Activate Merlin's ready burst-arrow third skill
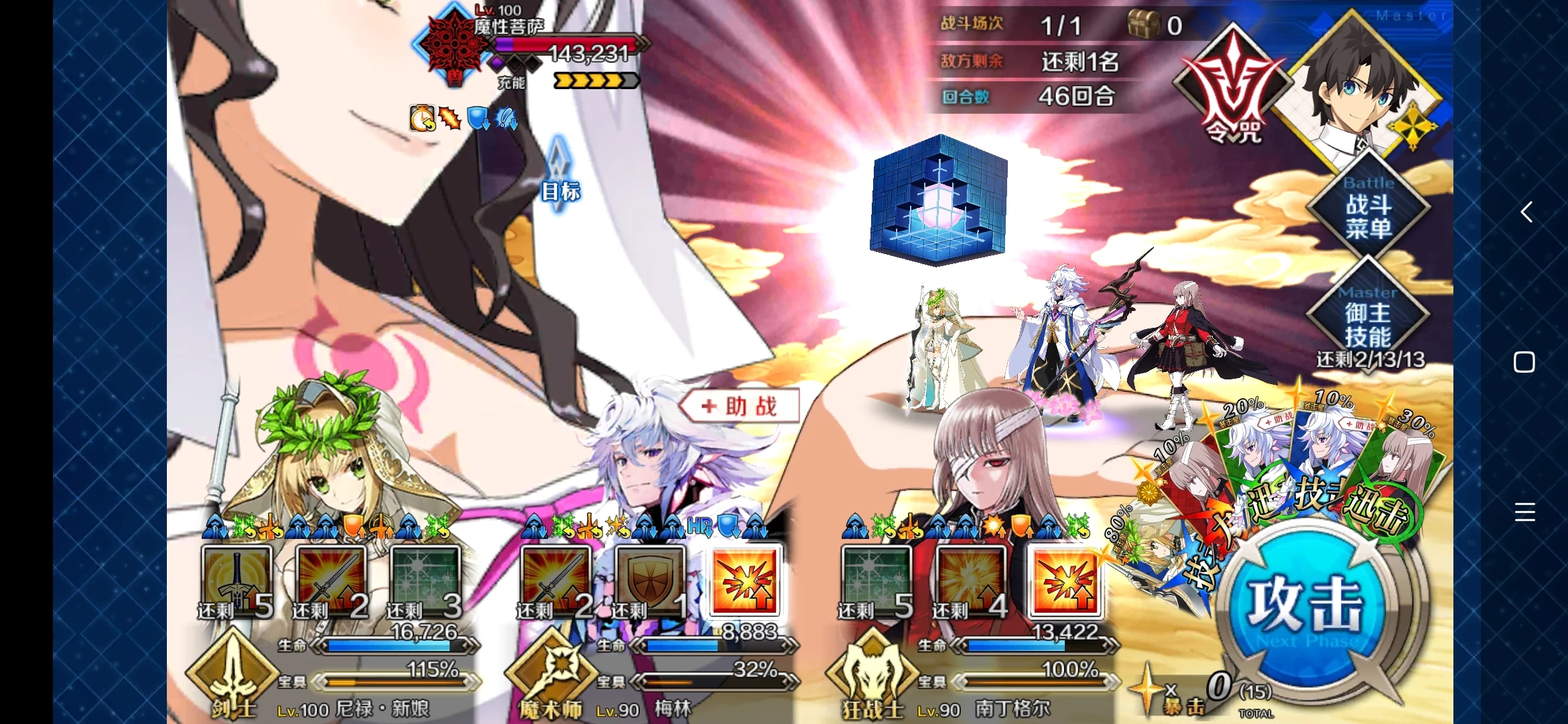1568x724 pixels. point(744,581)
